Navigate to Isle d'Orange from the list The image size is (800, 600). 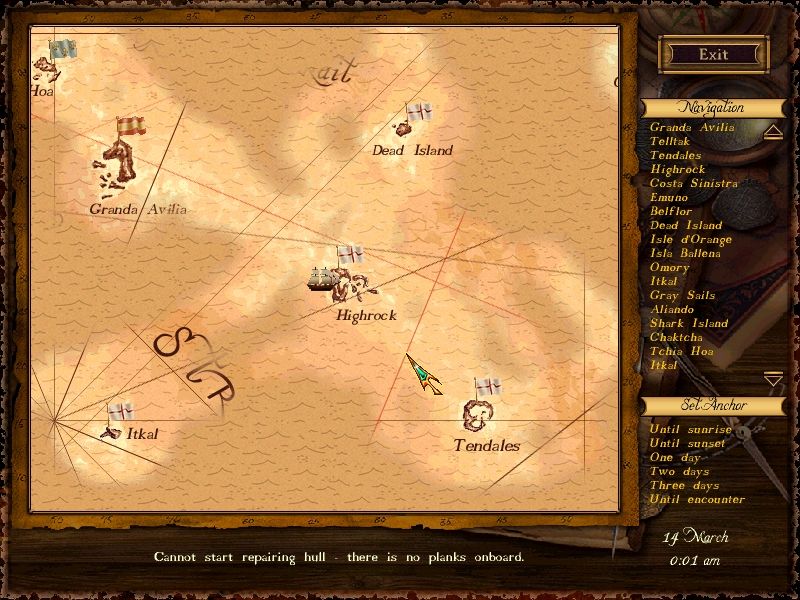pos(691,239)
